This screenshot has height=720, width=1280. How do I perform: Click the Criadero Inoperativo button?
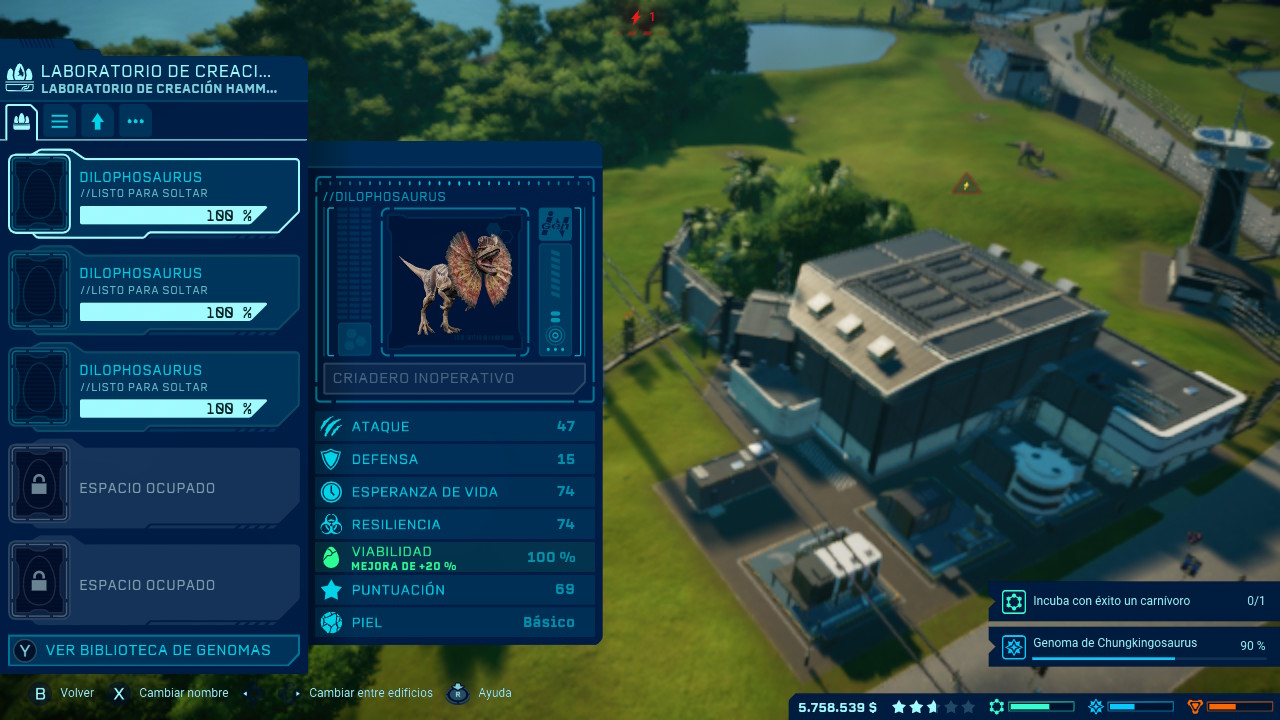point(454,378)
